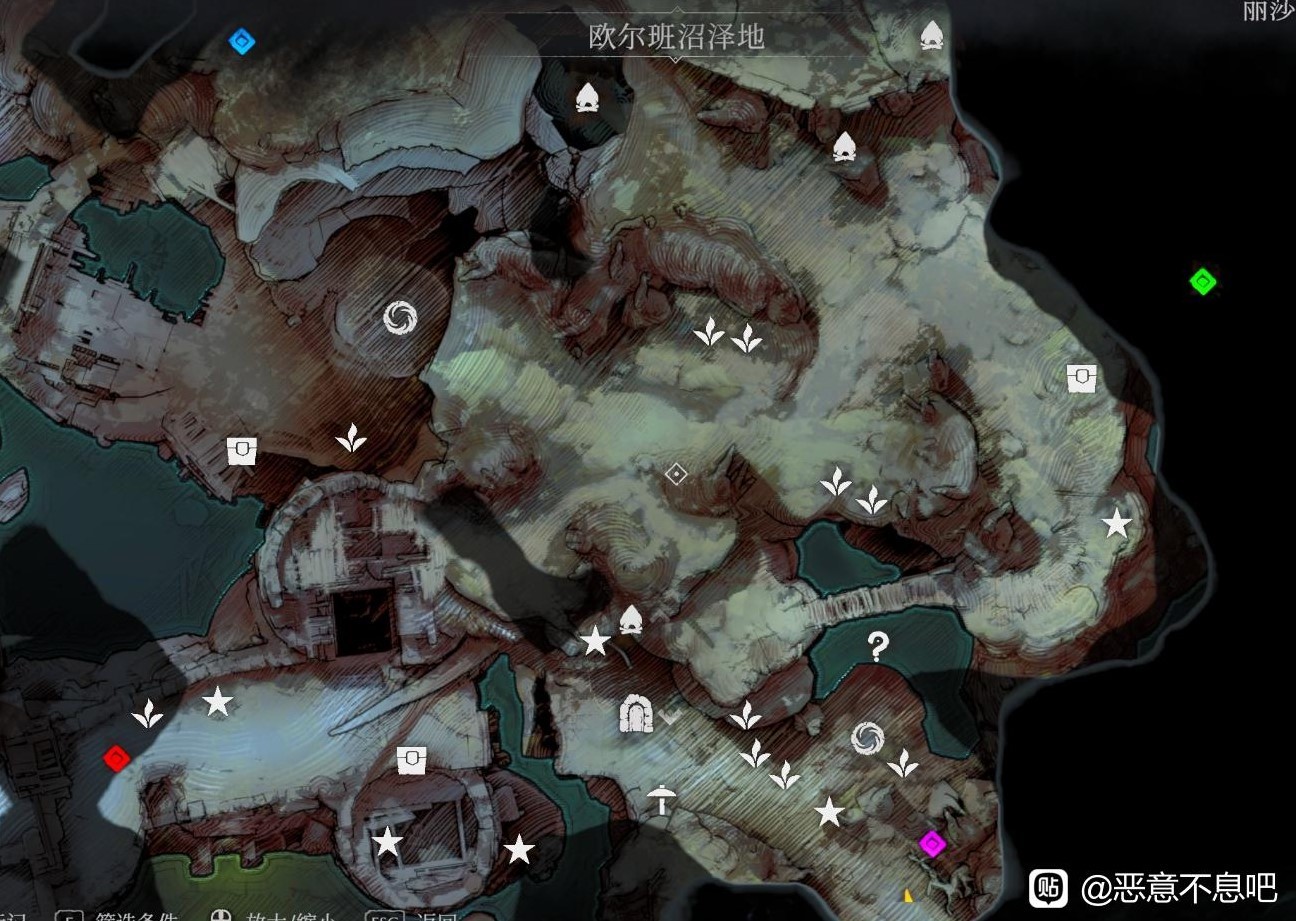Image resolution: width=1296 pixels, height=921 pixels.
Task: Select the green diamond map marker
Action: [1202, 281]
